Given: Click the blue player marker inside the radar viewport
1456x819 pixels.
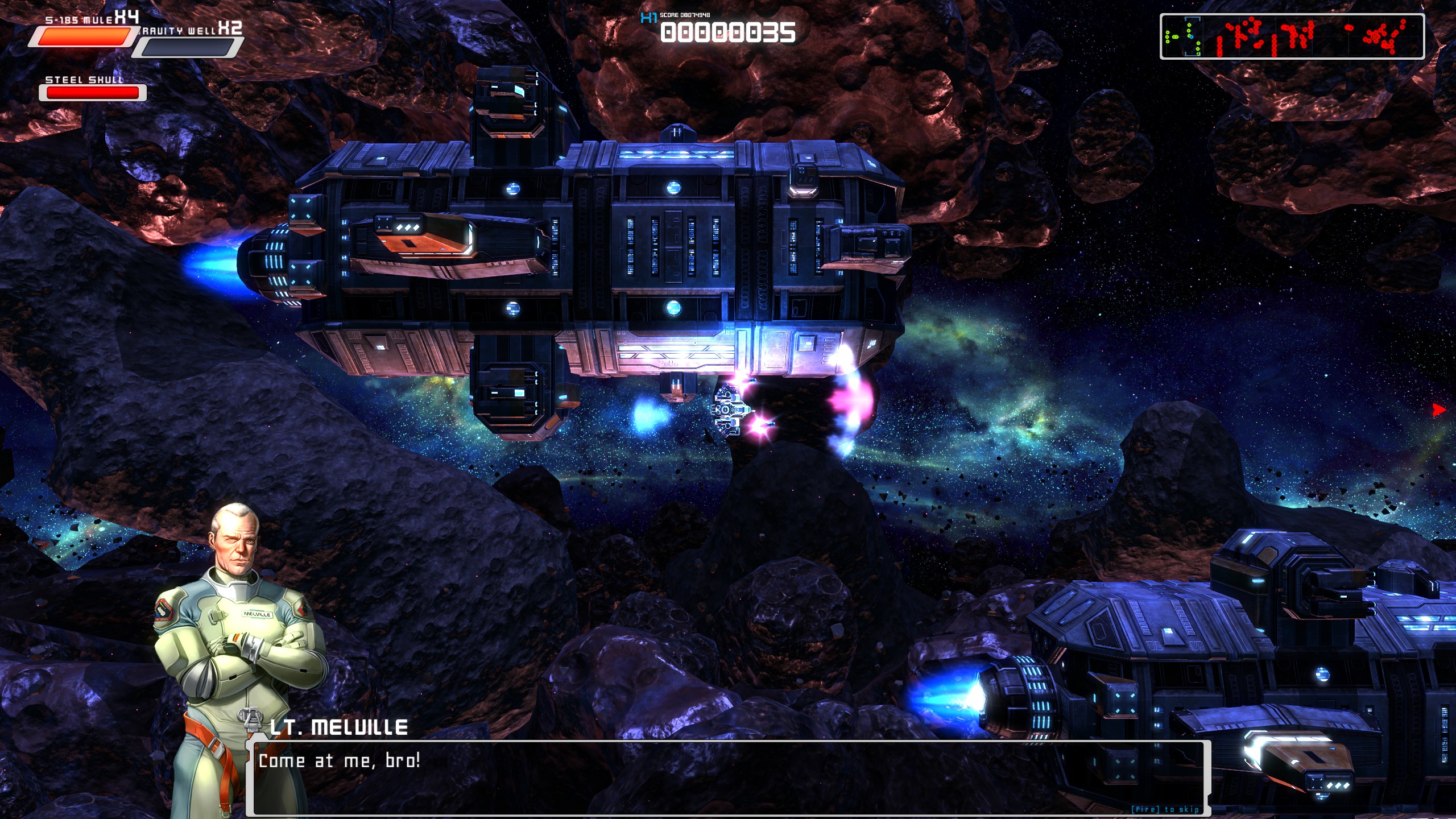Looking at the screenshot, I should click(1192, 36).
